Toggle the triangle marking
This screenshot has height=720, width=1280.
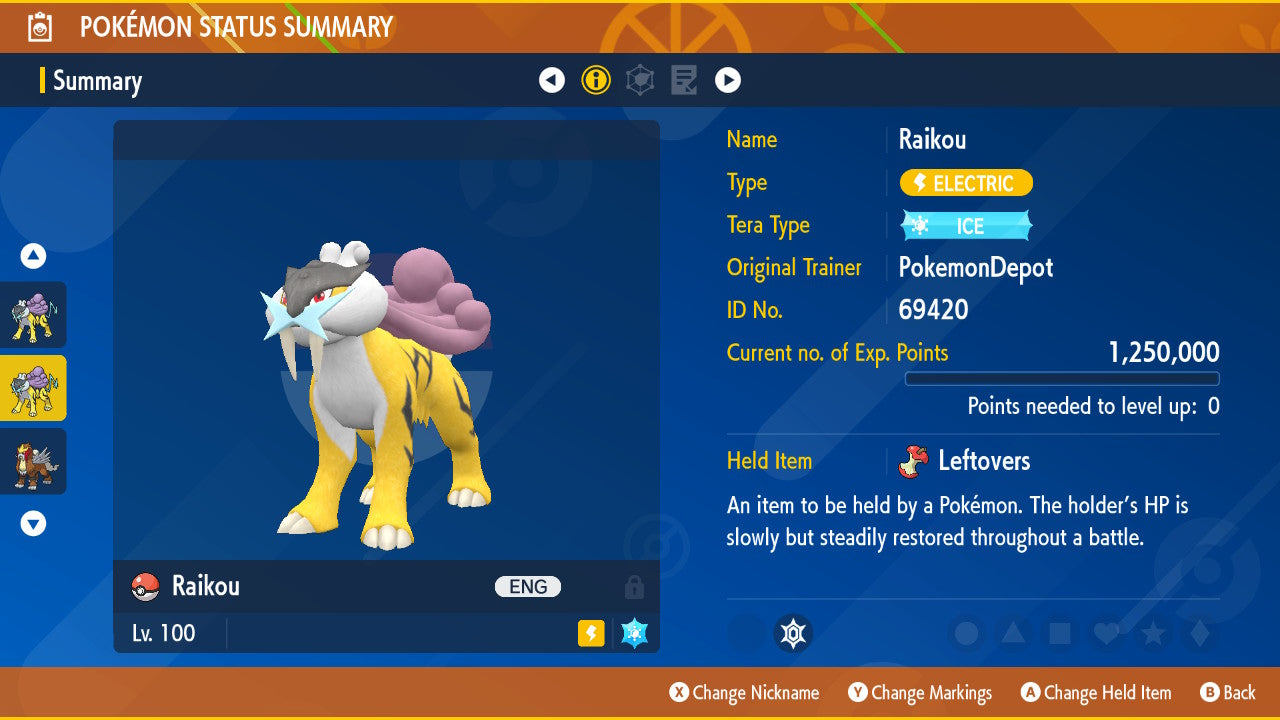(1013, 633)
